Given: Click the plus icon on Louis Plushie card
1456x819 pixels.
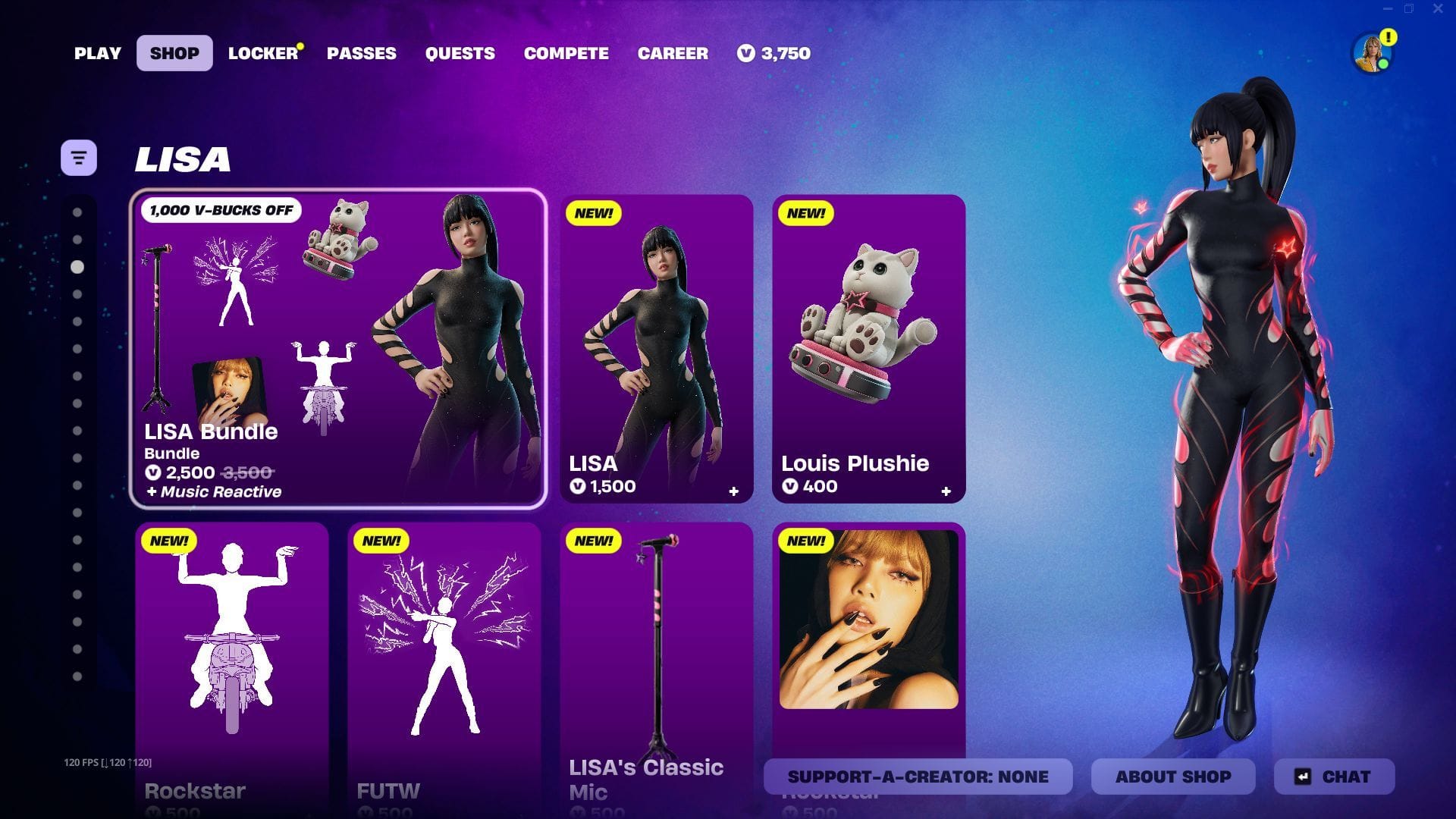Looking at the screenshot, I should 946,491.
